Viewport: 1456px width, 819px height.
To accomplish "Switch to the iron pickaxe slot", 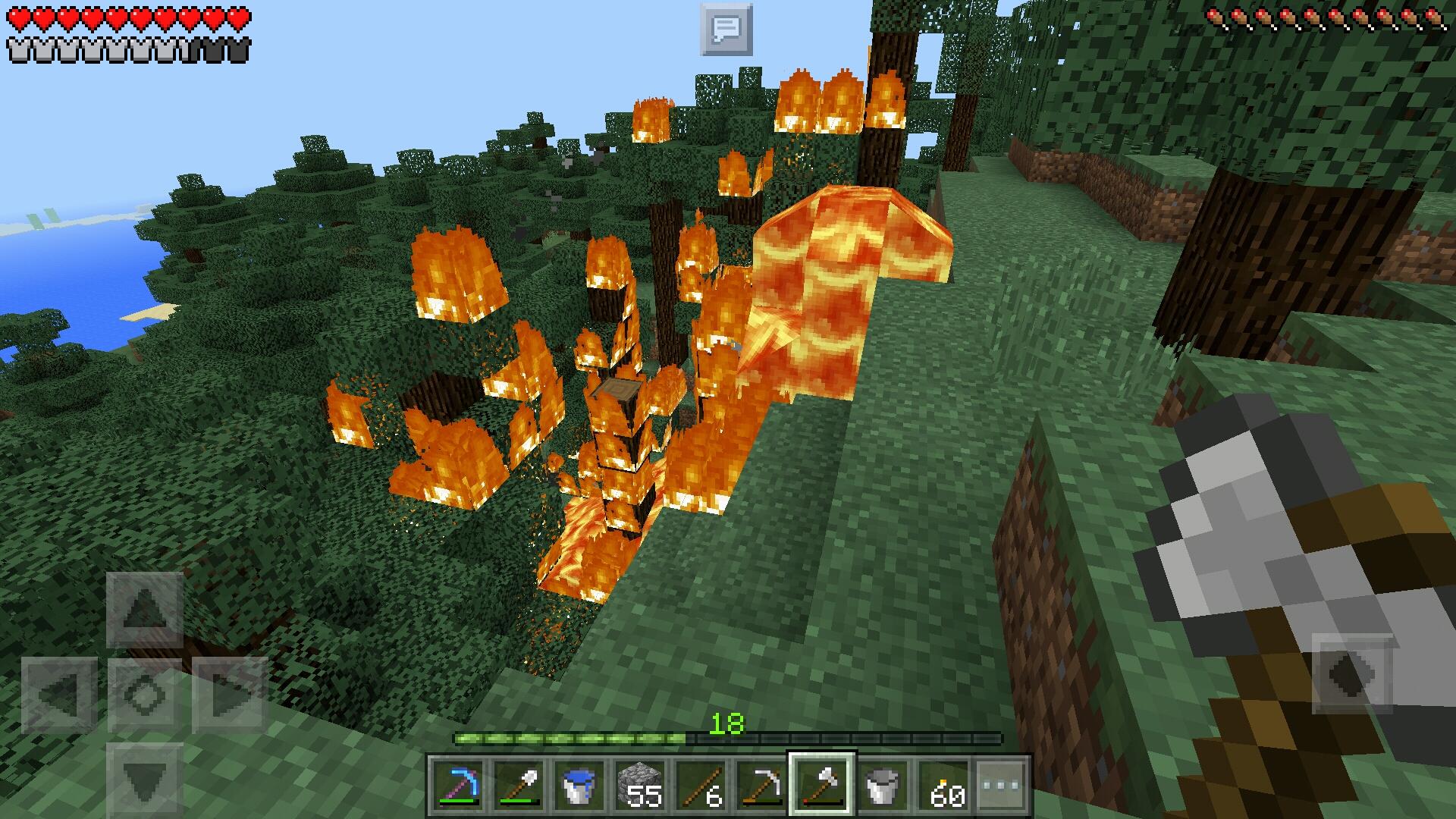I will click(x=761, y=784).
